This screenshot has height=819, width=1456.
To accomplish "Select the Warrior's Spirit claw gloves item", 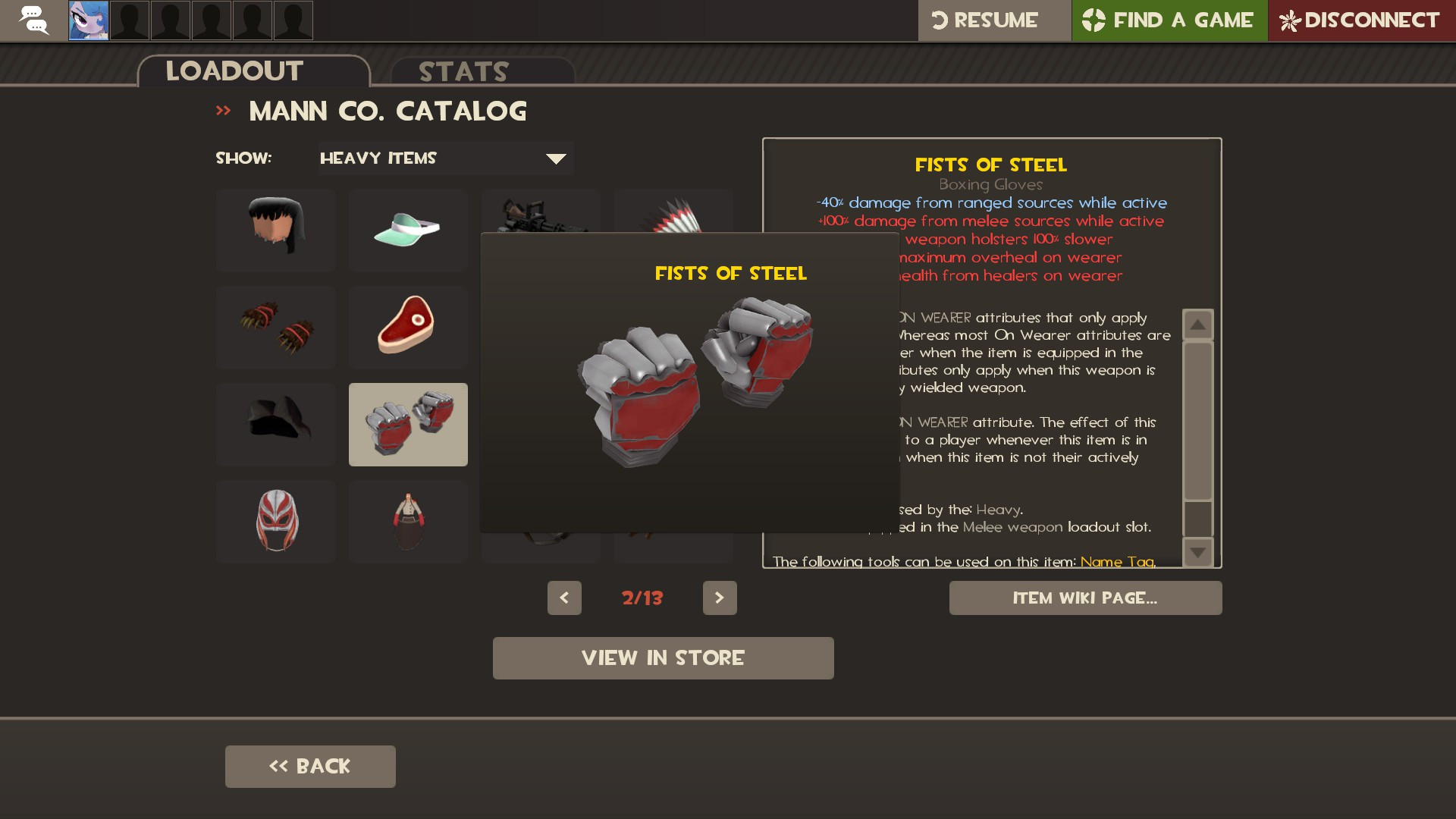I will [275, 327].
